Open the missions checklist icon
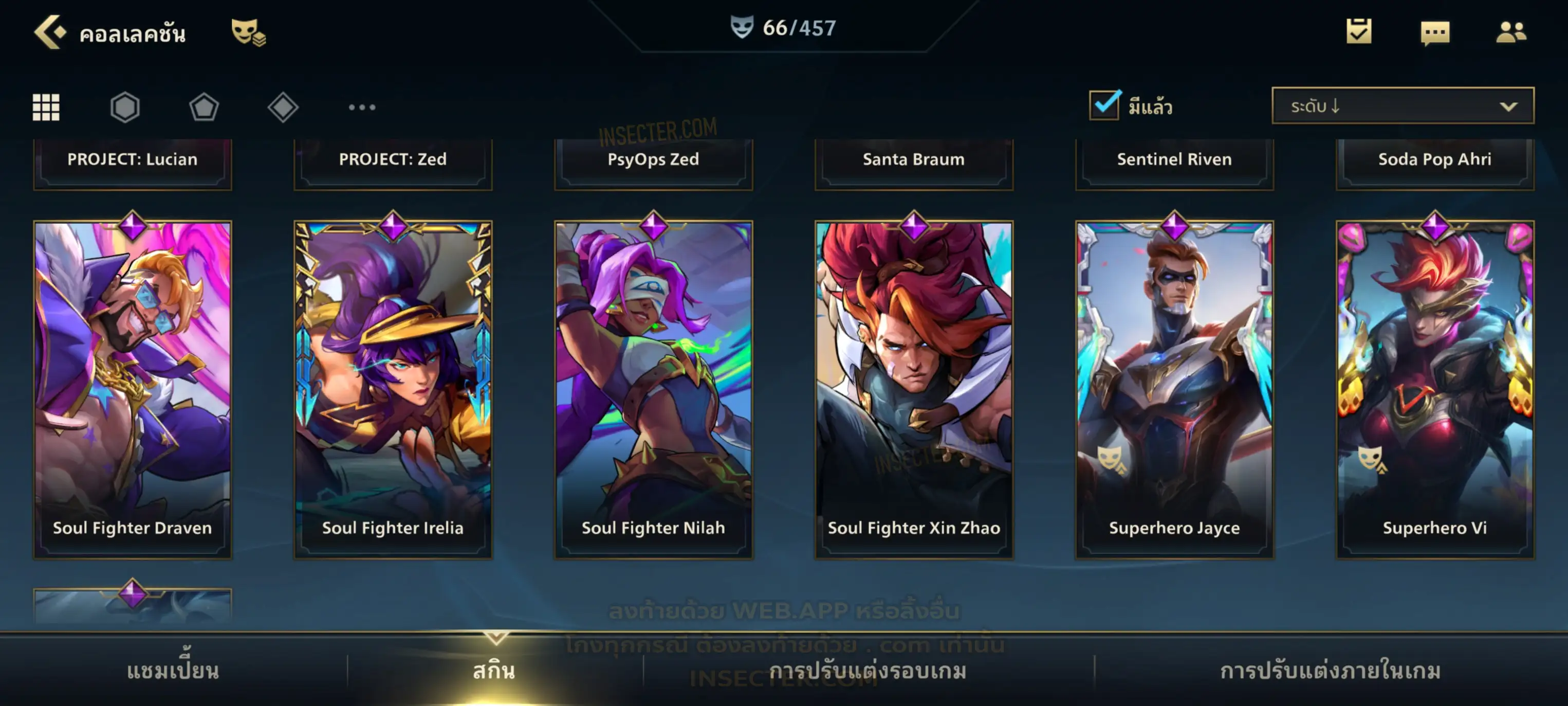Viewport: 1568px width, 706px height. click(1359, 32)
